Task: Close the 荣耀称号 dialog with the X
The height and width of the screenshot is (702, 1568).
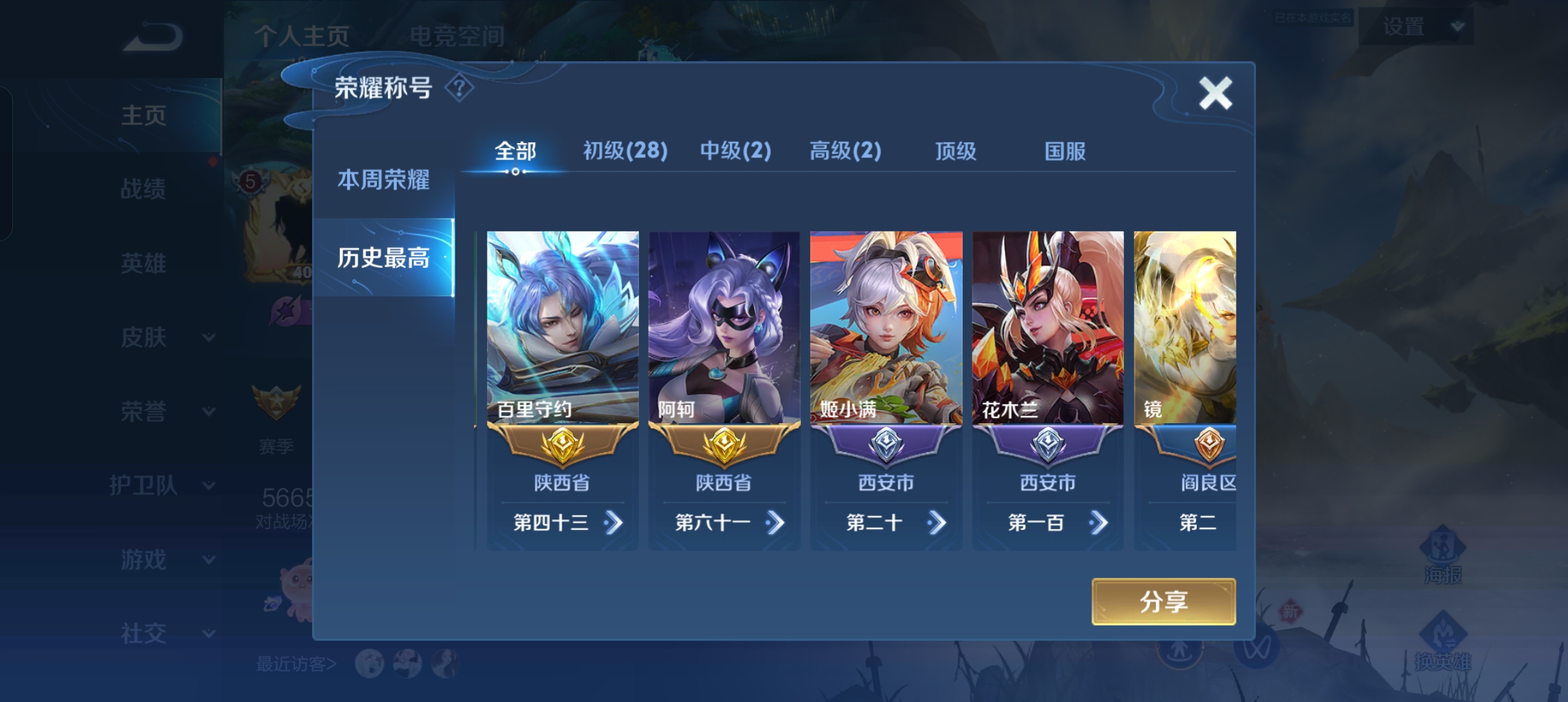Action: click(x=1216, y=92)
